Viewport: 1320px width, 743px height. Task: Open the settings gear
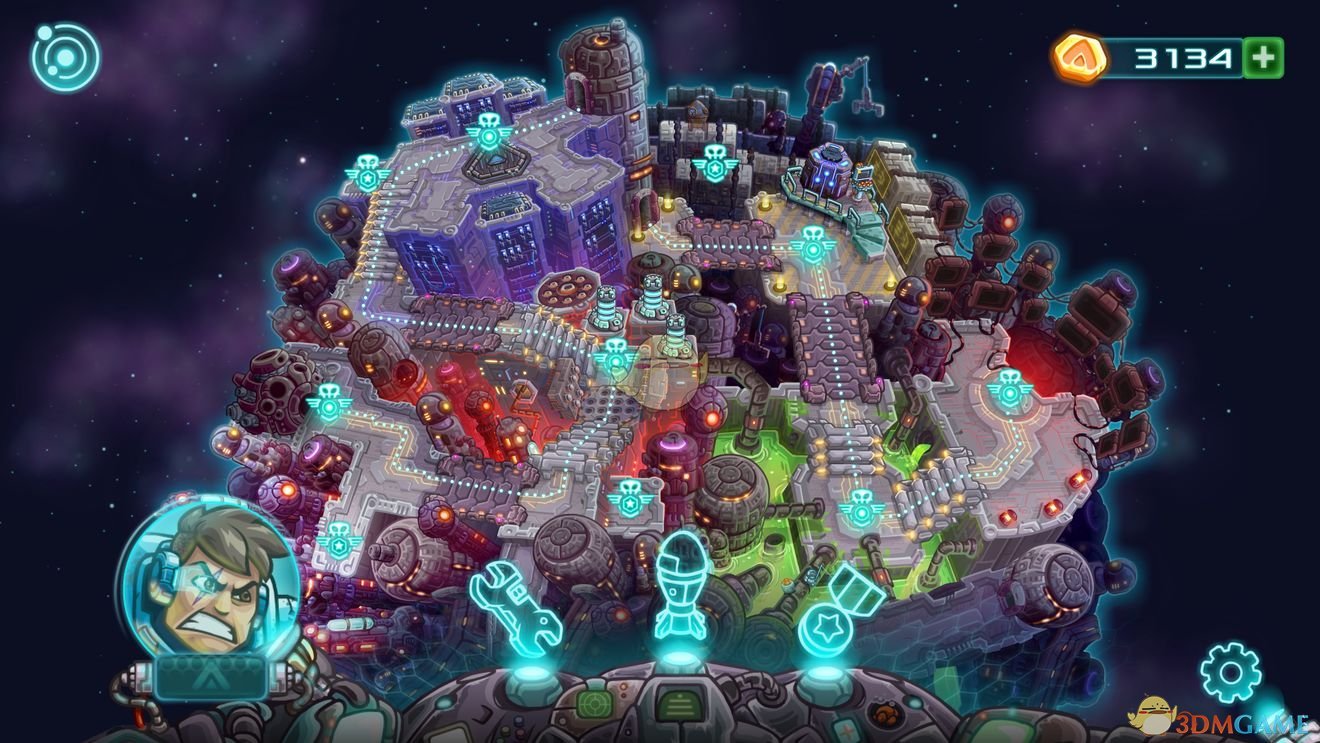1229,671
